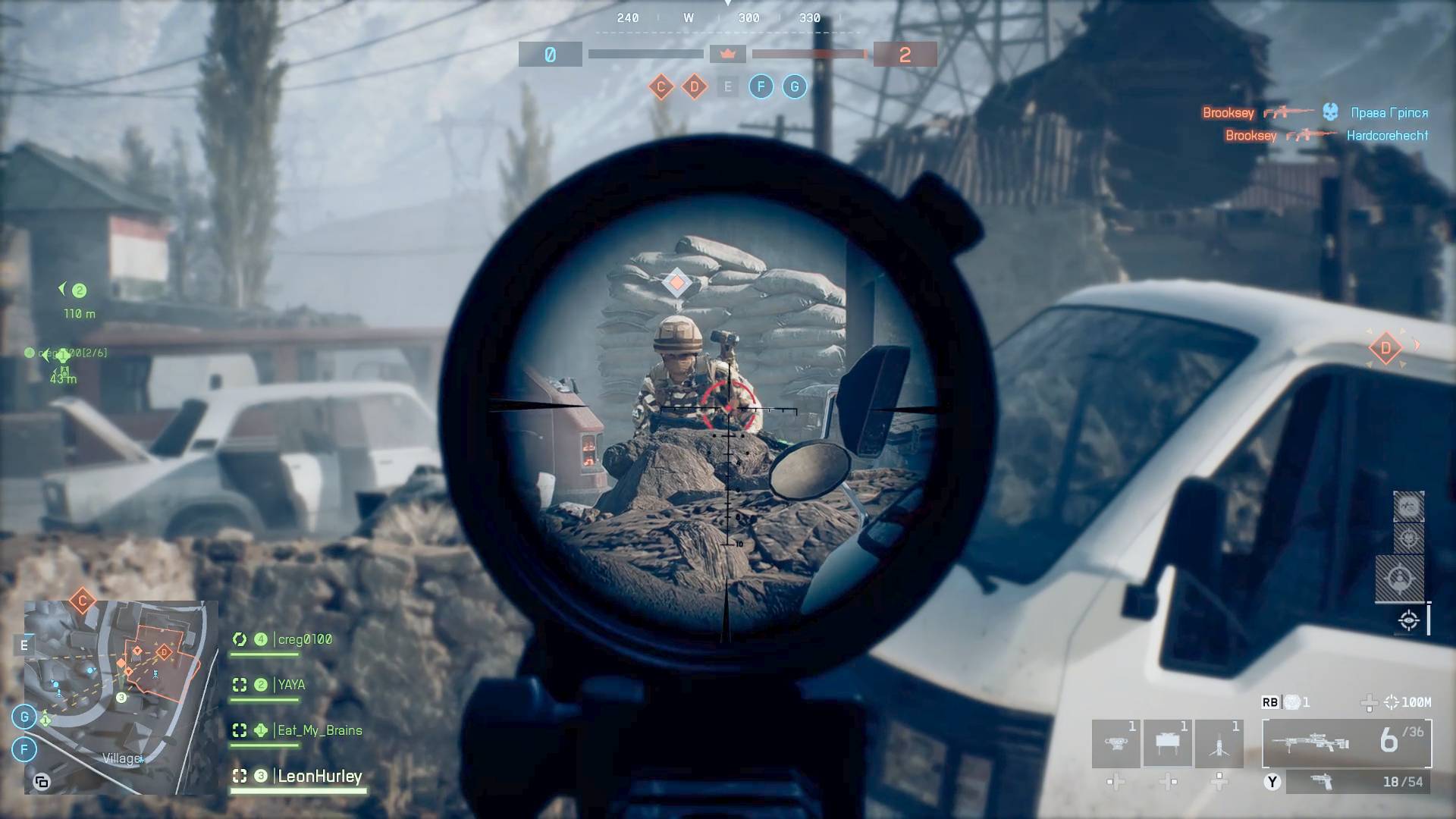Click the spotting eye crosshair icon

[x=1409, y=620]
